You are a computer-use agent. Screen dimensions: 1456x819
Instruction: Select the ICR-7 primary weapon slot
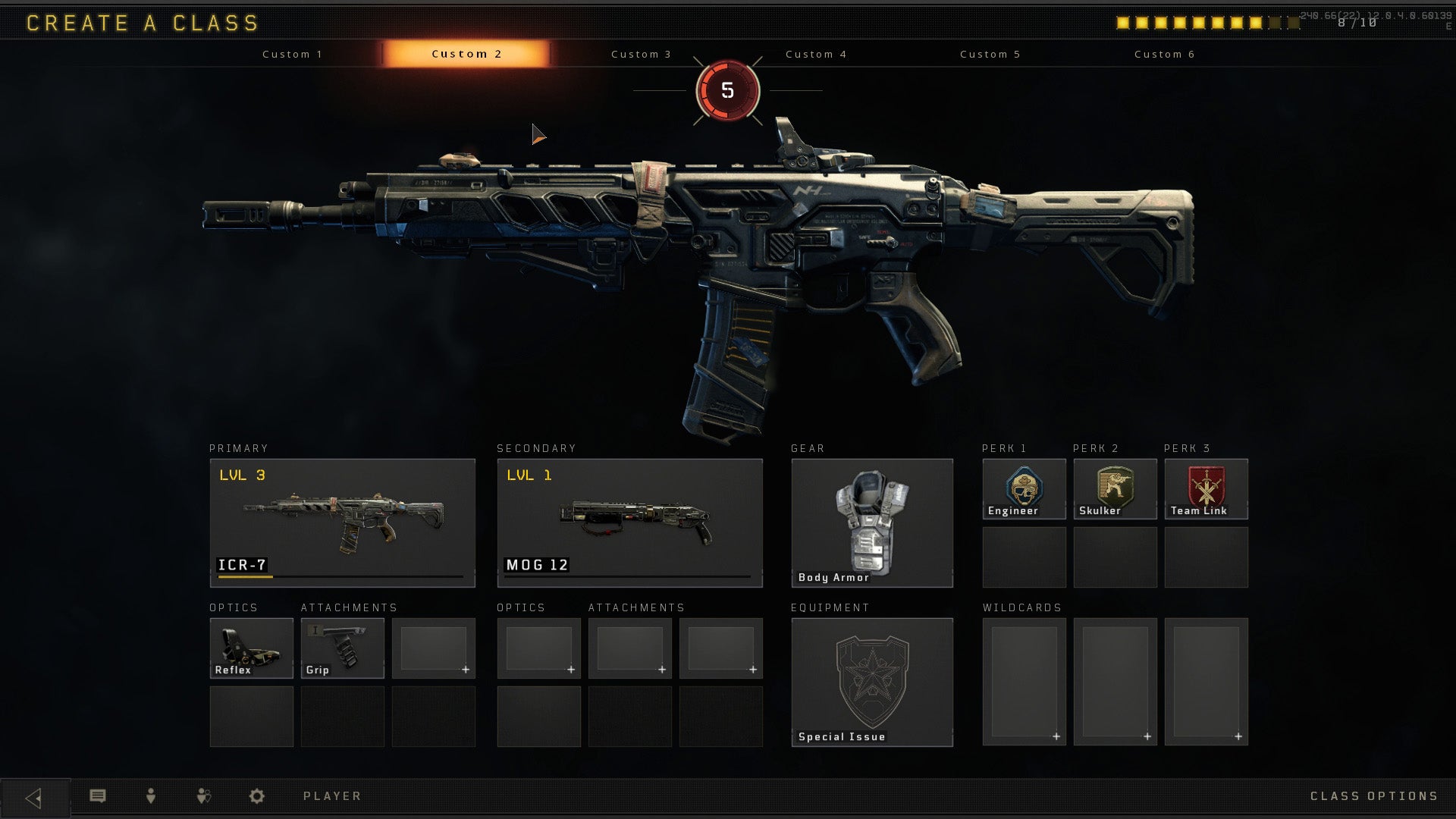(342, 522)
